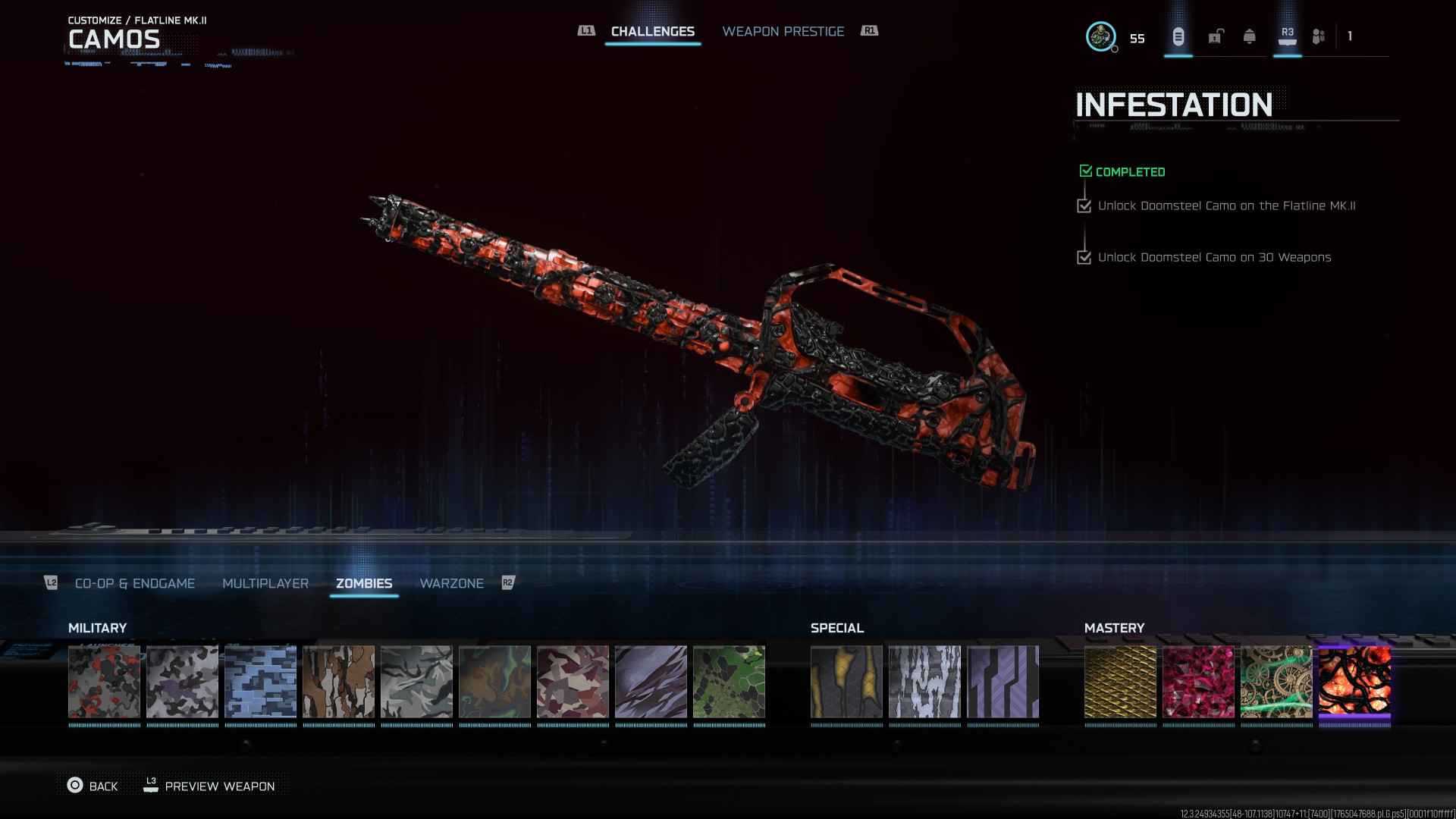
Task: Equip the gold scale mastery camo
Action: point(1120,682)
